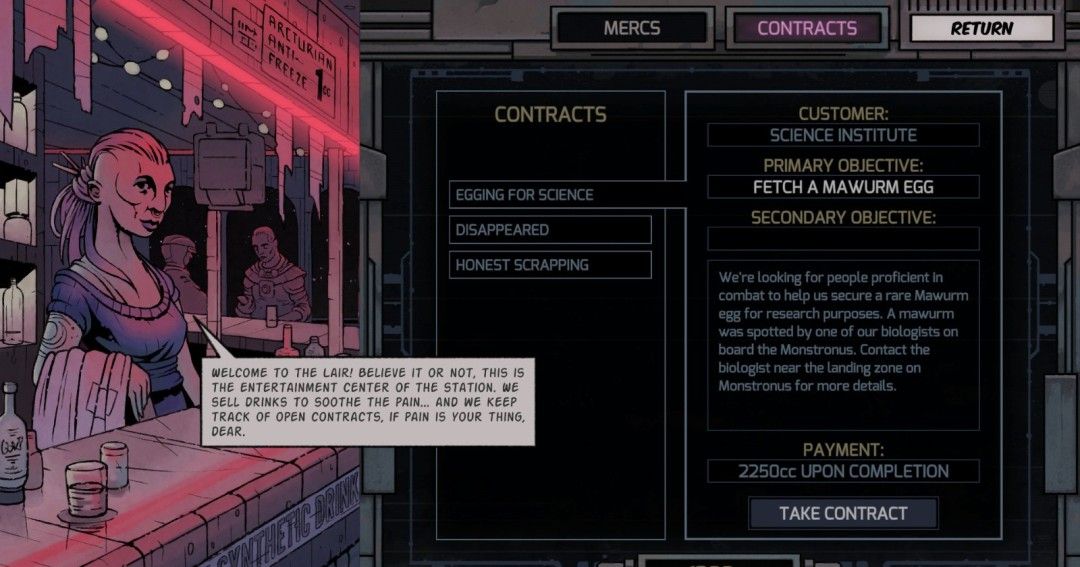
Task: Select the Honest Scrapping contract
Action: [x=550, y=265]
